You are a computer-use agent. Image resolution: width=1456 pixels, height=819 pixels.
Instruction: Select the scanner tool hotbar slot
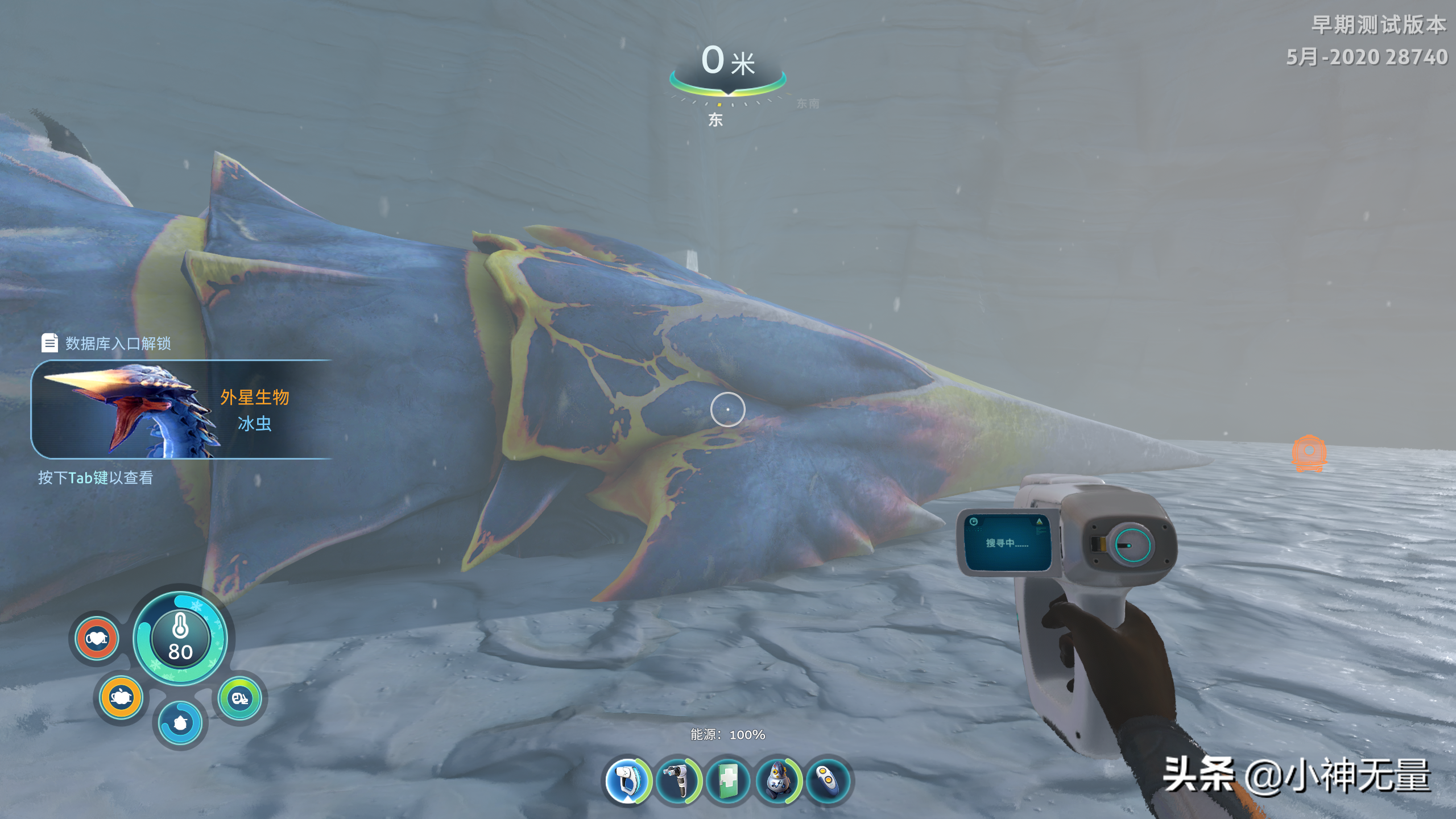click(x=626, y=780)
